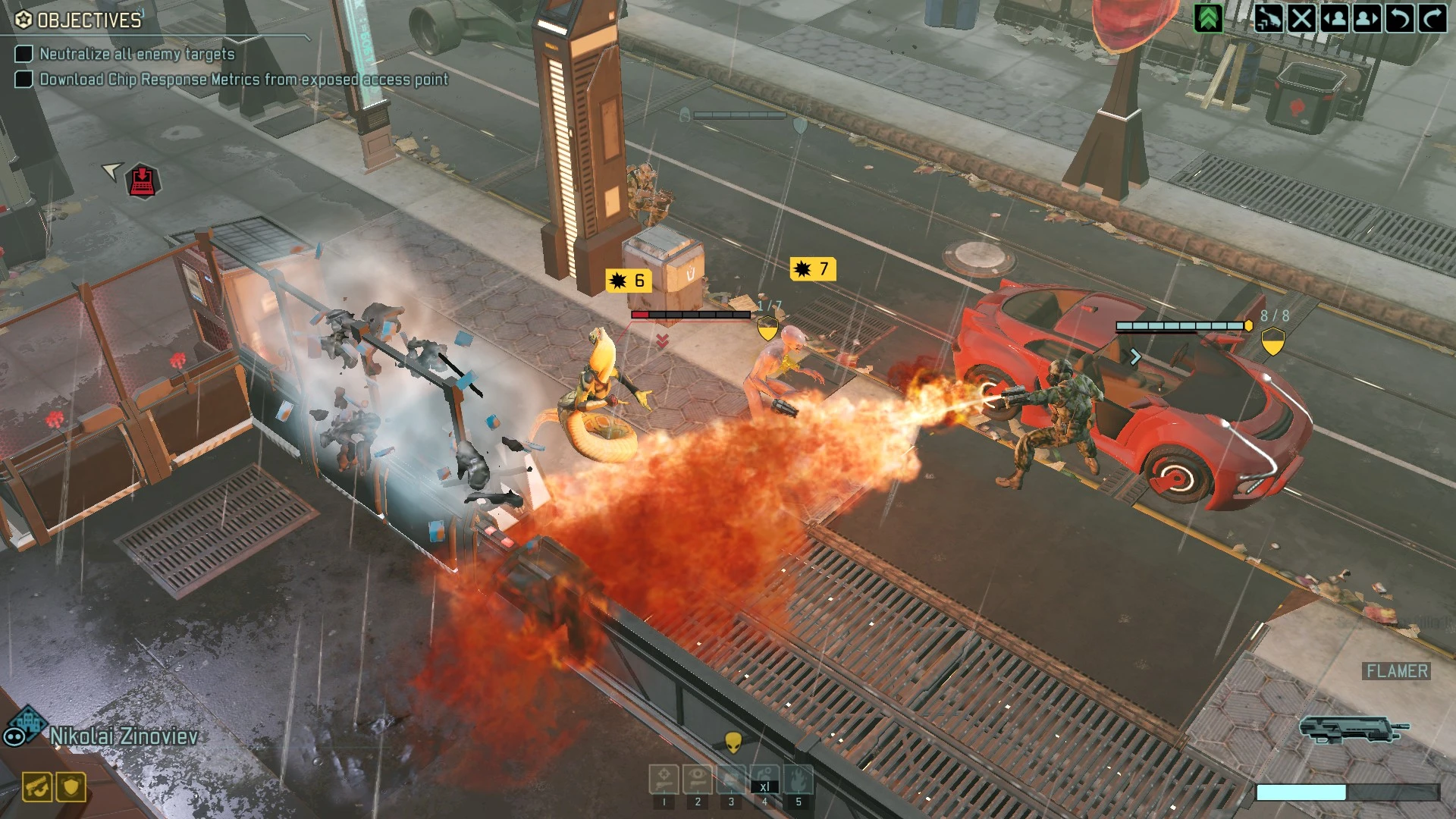Use the grenade ability in slot 4
The width and height of the screenshot is (1456, 819).
pos(765,780)
